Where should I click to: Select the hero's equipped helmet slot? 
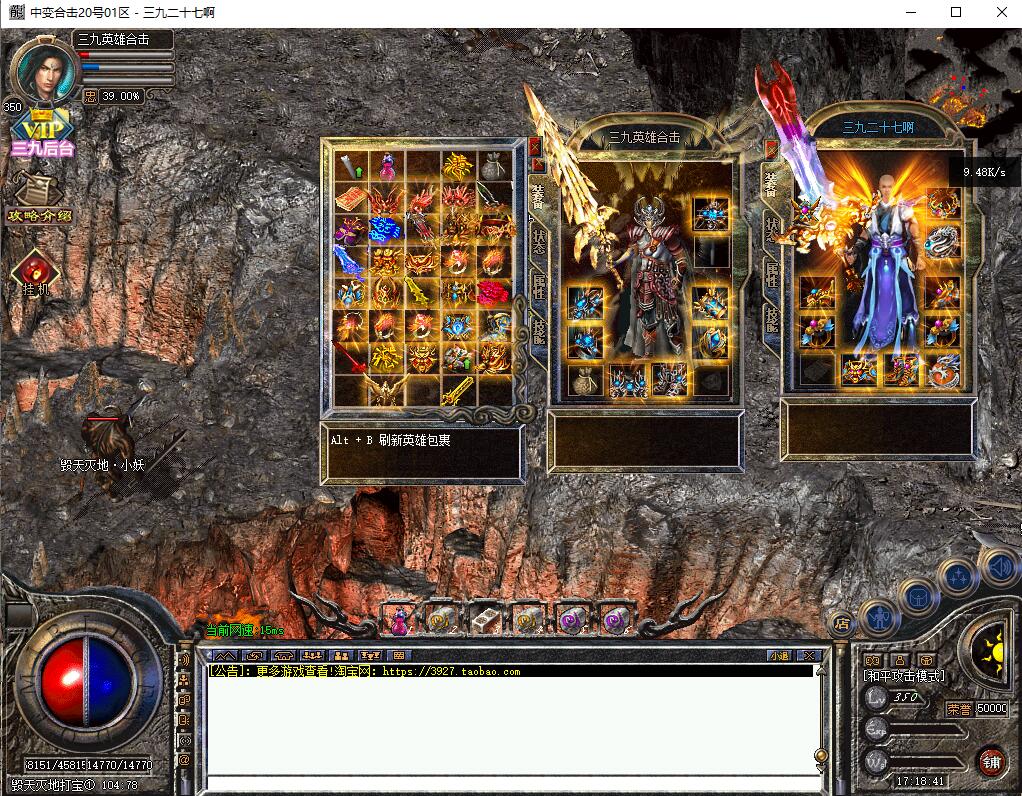(x=711, y=214)
